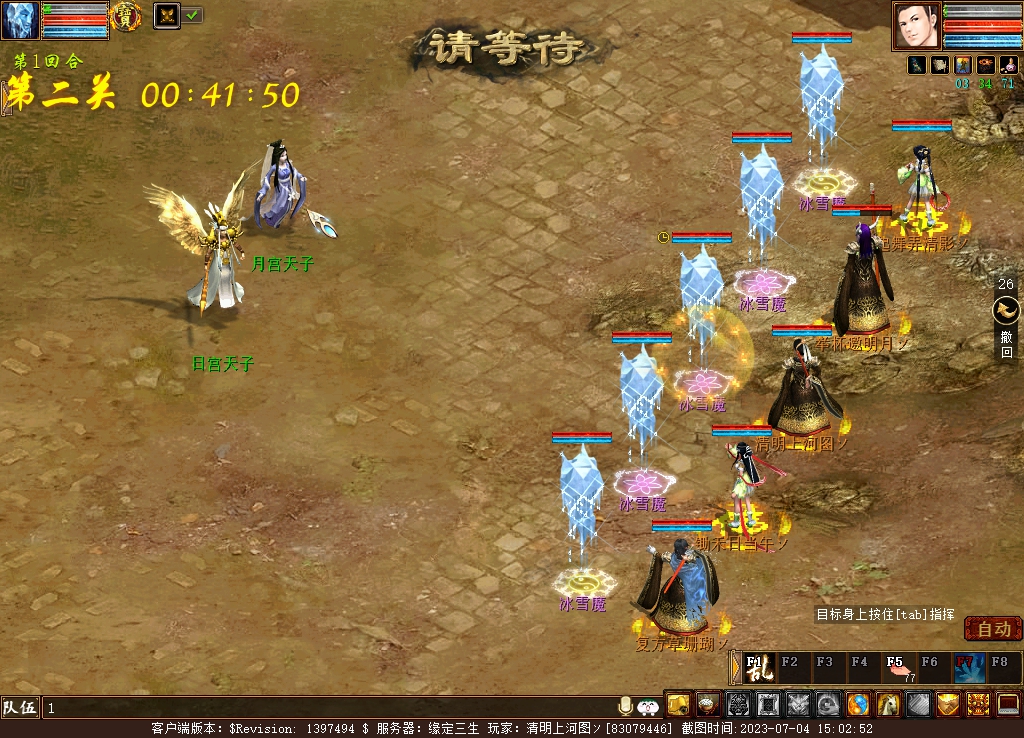Use the F5 item with count 77
The image size is (1024, 738).
click(x=898, y=667)
